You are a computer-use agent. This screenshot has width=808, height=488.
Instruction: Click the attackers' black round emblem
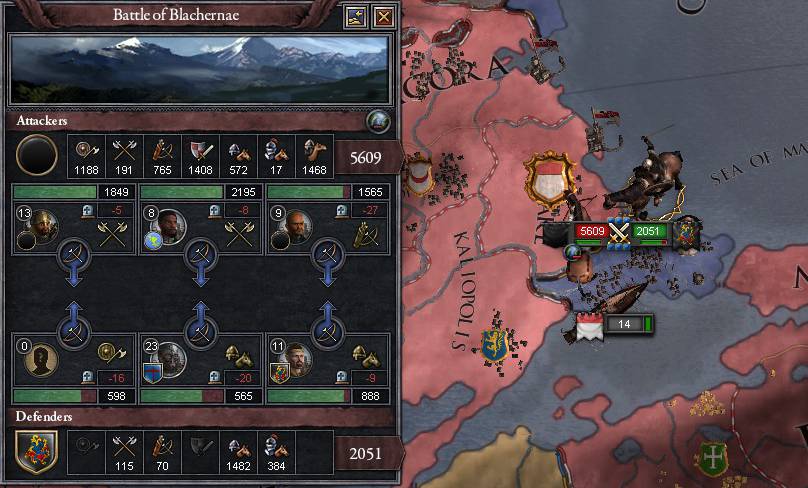tap(38, 156)
